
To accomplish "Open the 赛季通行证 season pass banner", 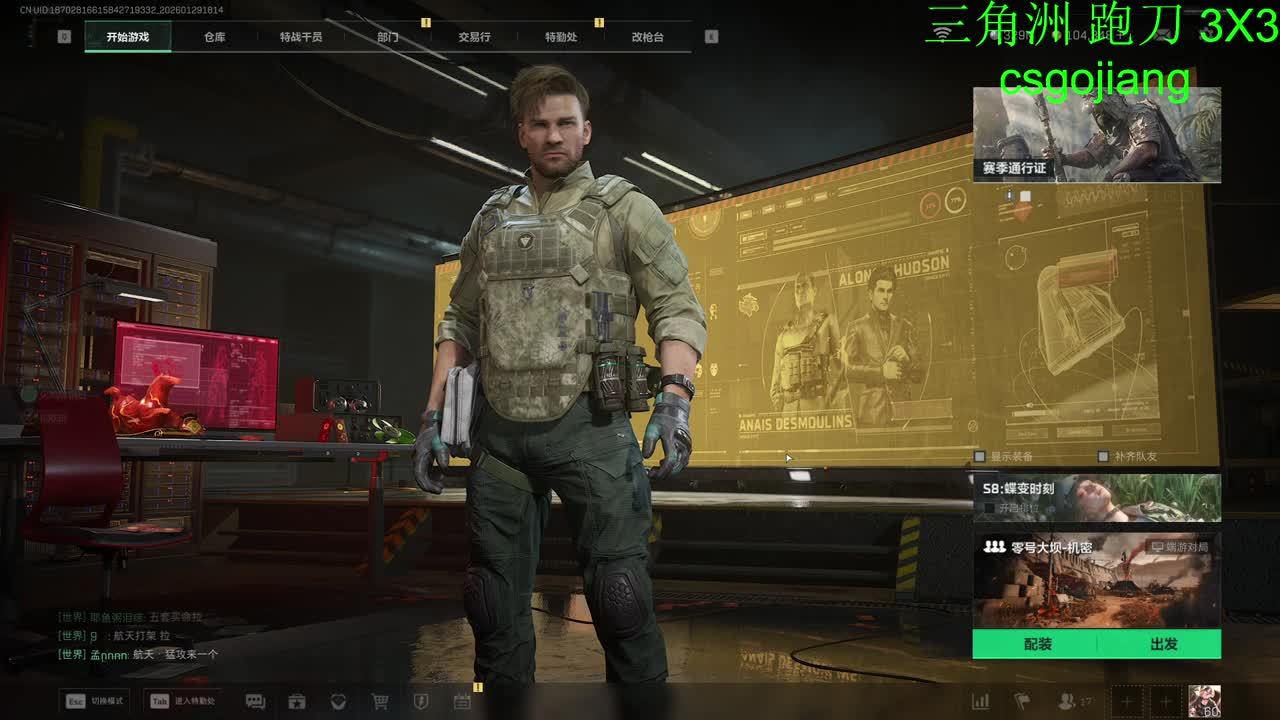I will (x=1096, y=135).
